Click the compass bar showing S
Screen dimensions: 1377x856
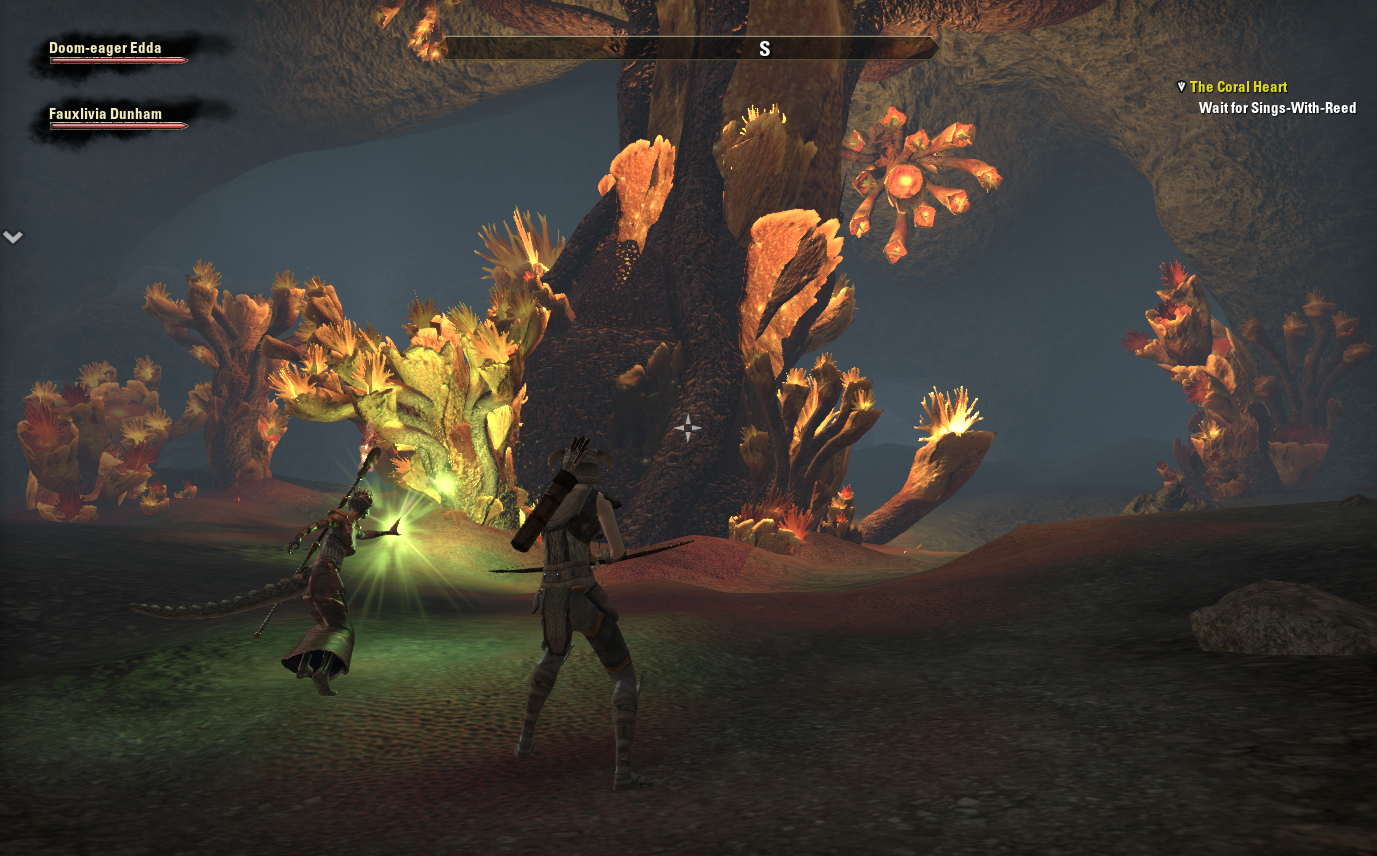click(x=690, y=49)
